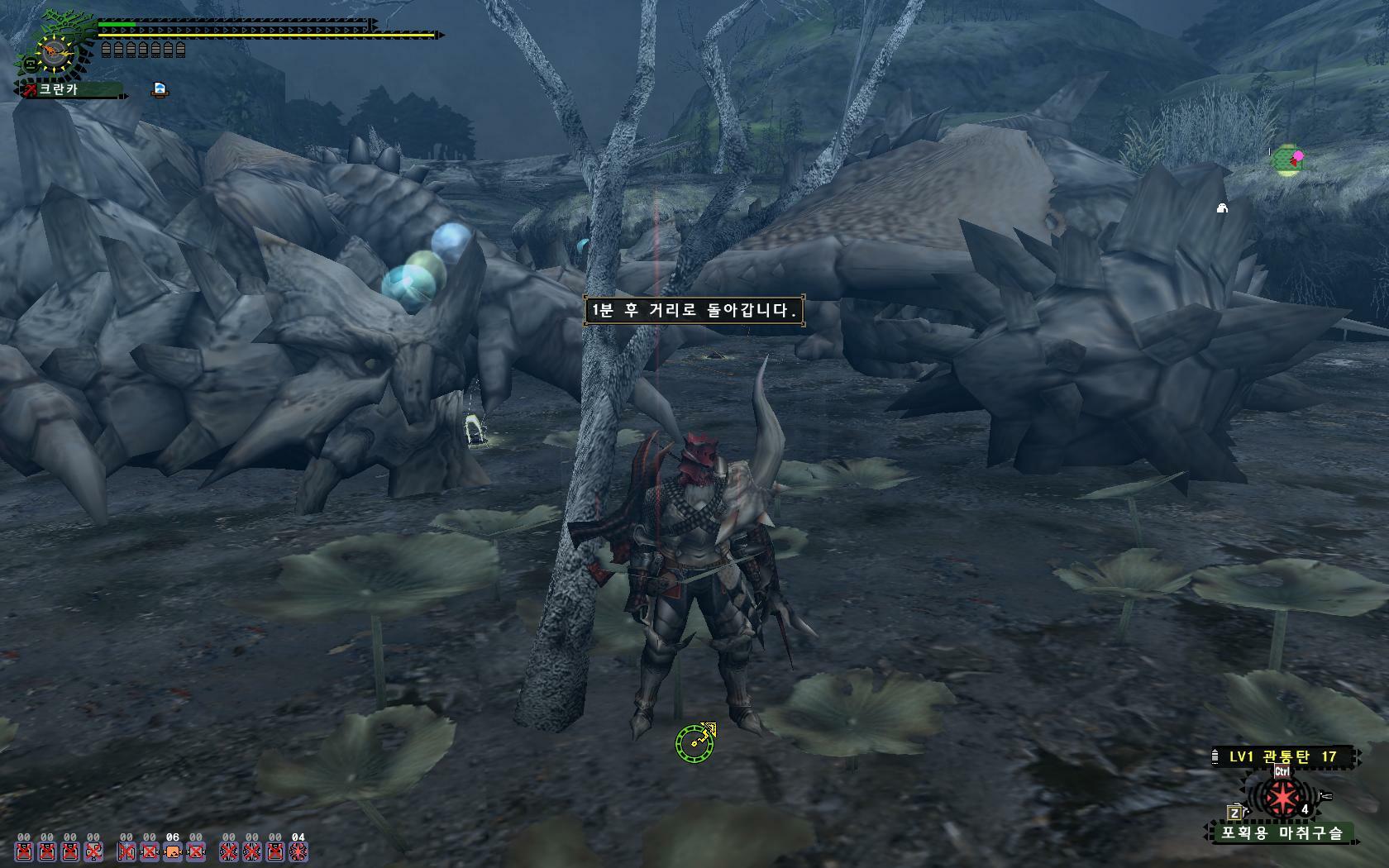Click the green key marker icon
Image resolution: width=1389 pixels, height=868 pixels.
click(x=694, y=740)
